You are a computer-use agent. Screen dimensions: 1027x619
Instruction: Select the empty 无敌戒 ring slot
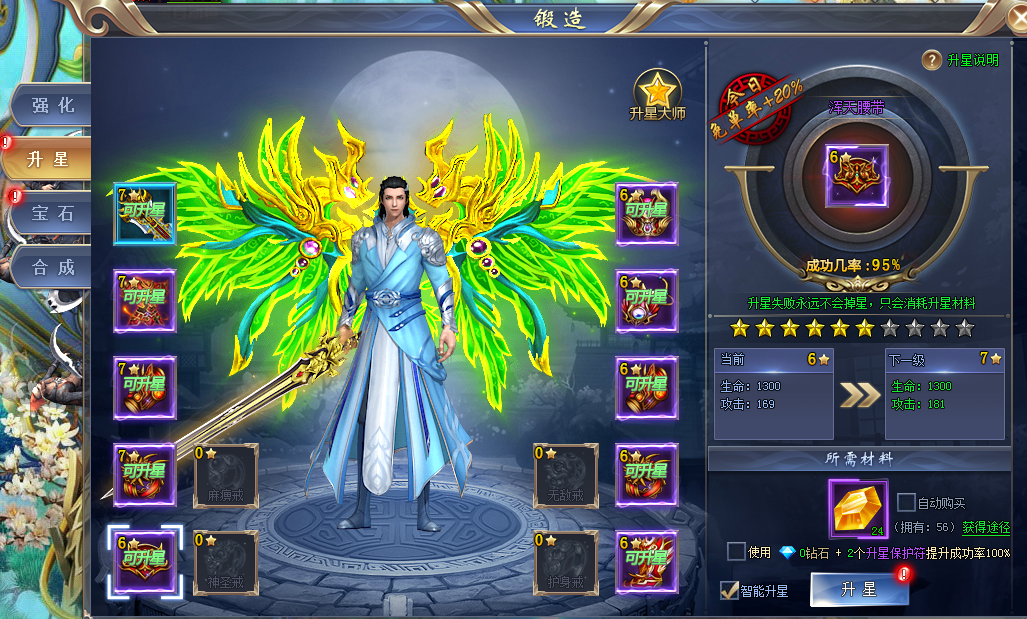click(565, 475)
